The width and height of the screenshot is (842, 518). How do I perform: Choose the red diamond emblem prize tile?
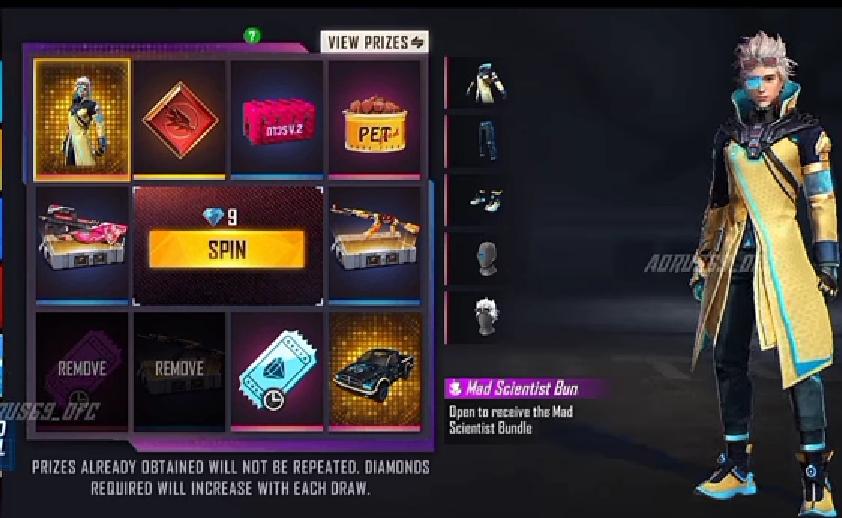180,119
